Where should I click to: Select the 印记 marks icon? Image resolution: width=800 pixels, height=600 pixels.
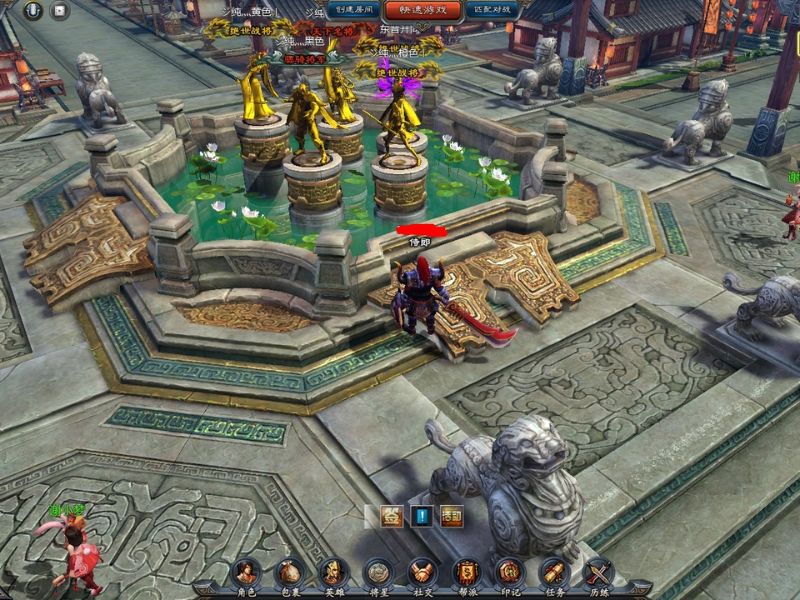(x=510, y=574)
